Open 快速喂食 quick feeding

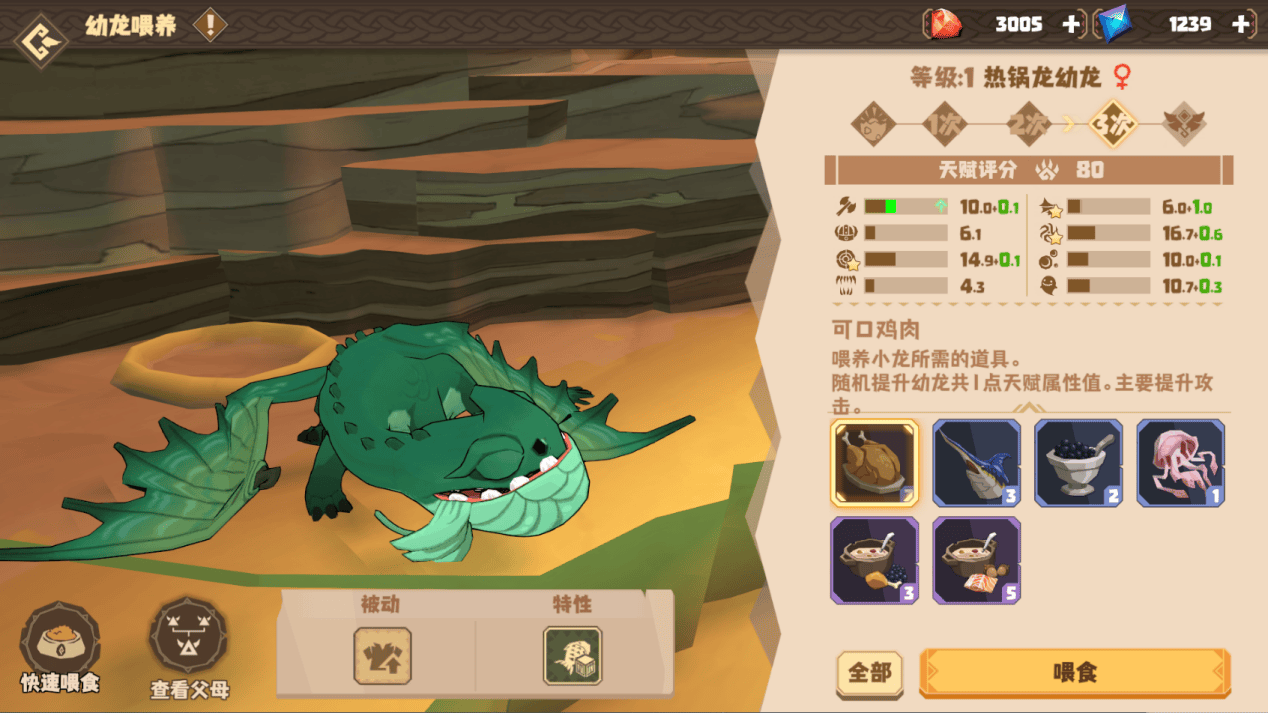click(x=60, y=645)
